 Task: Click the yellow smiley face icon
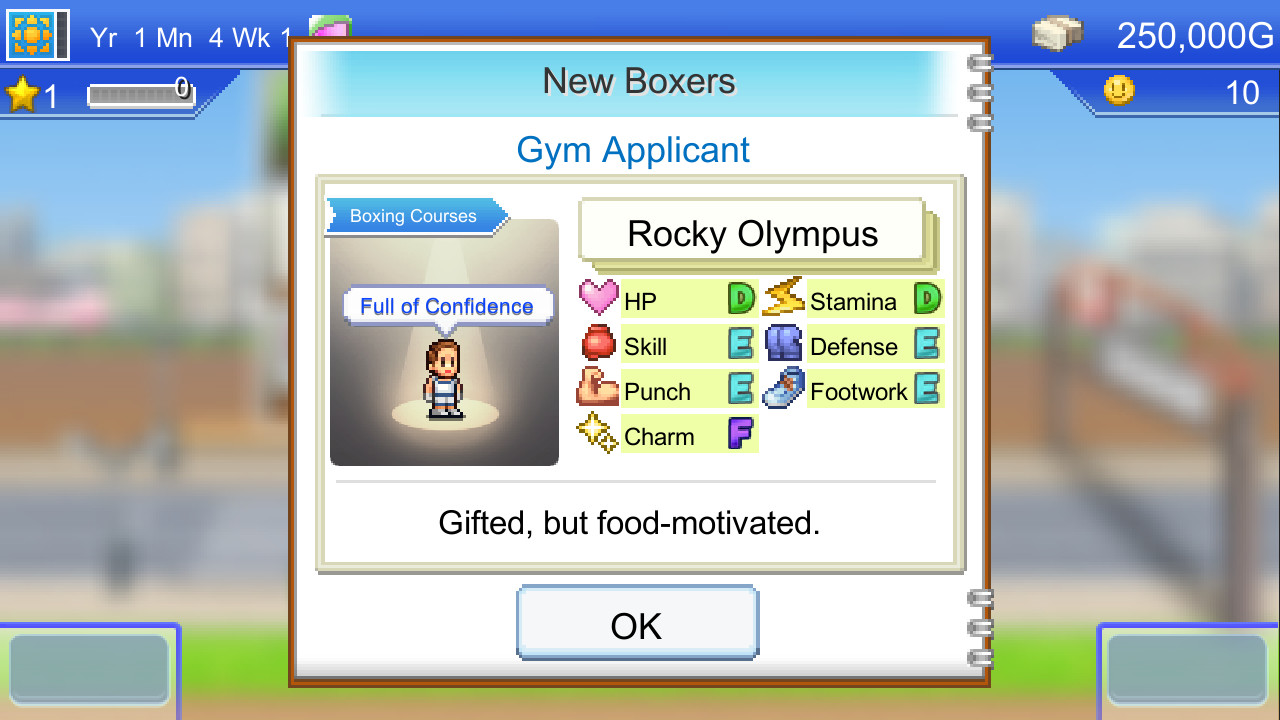pos(1119,91)
